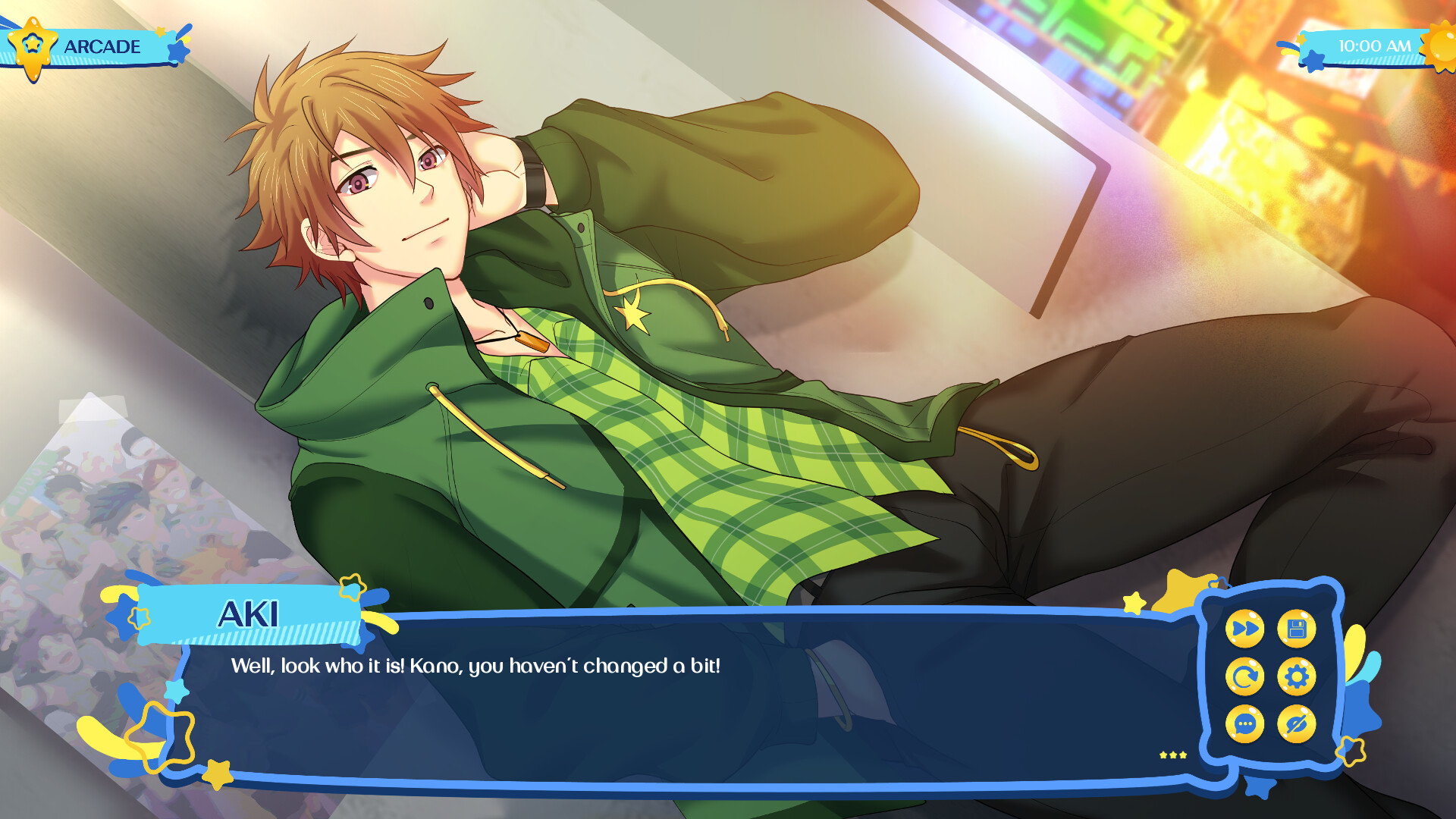Open the dialogue History speech-bubble icon
This screenshot has height=819, width=1456.
pos(1246,723)
